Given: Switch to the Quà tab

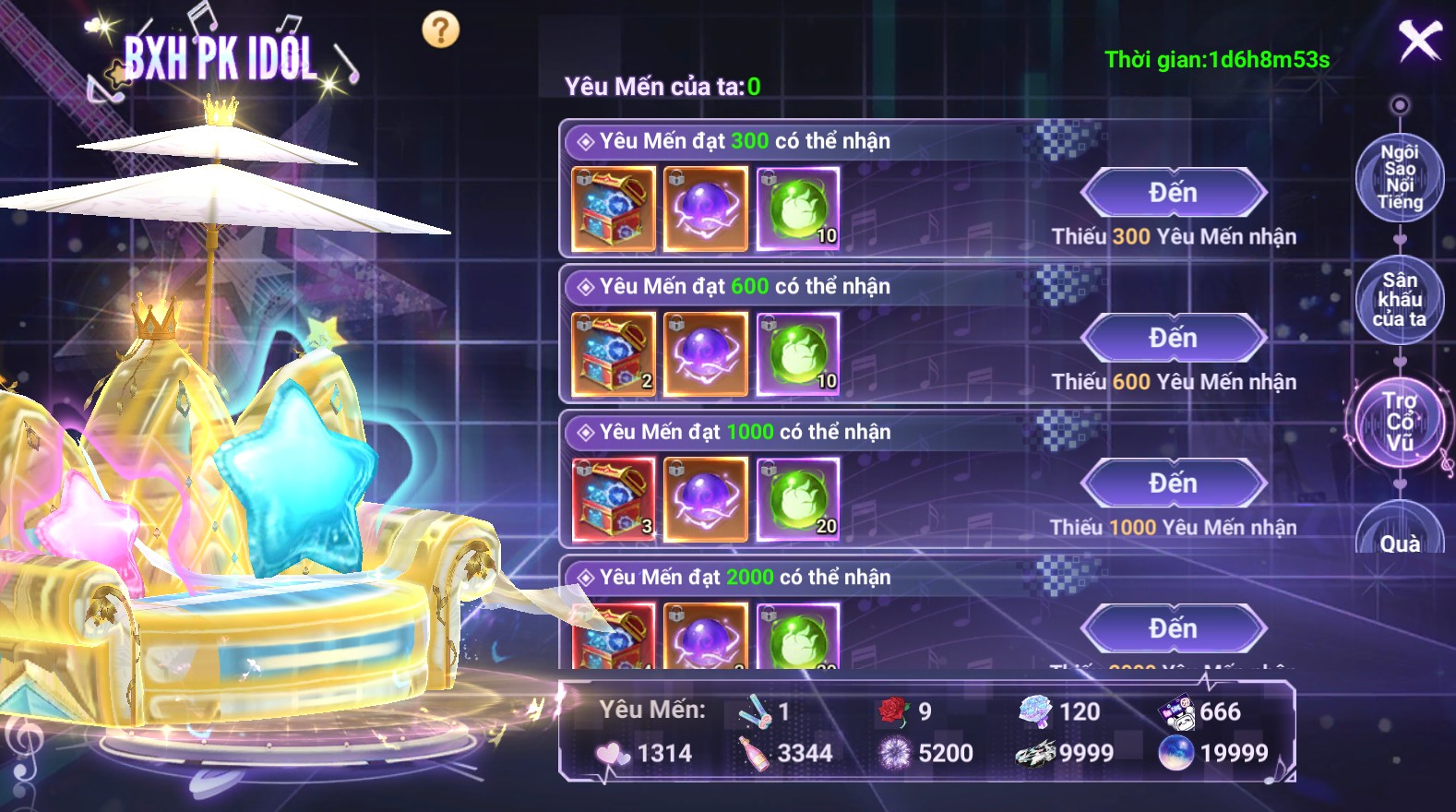Looking at the screenshot, I should (x=1399, y=535).
